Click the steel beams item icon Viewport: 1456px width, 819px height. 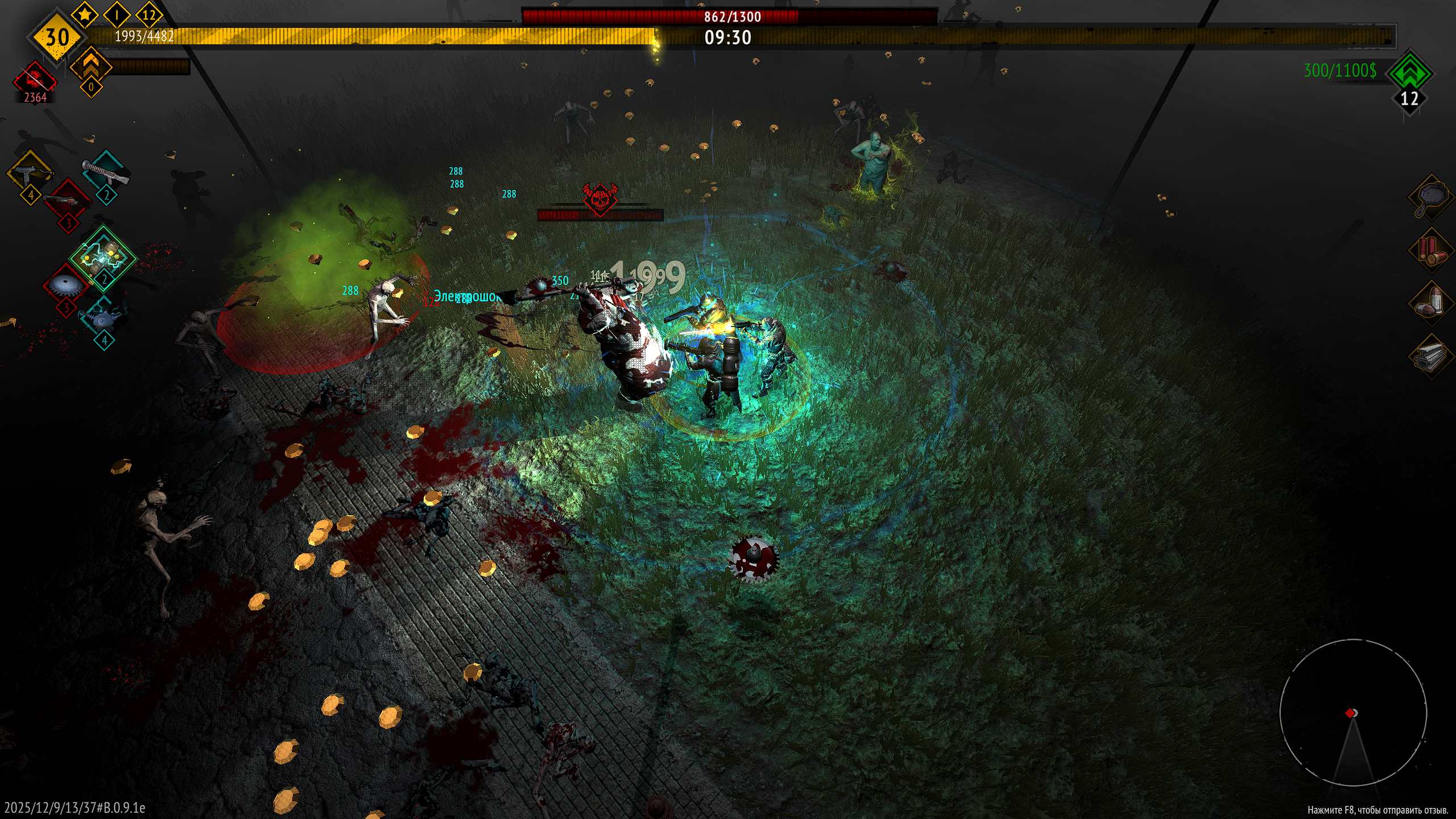(x=1430, y=357)
